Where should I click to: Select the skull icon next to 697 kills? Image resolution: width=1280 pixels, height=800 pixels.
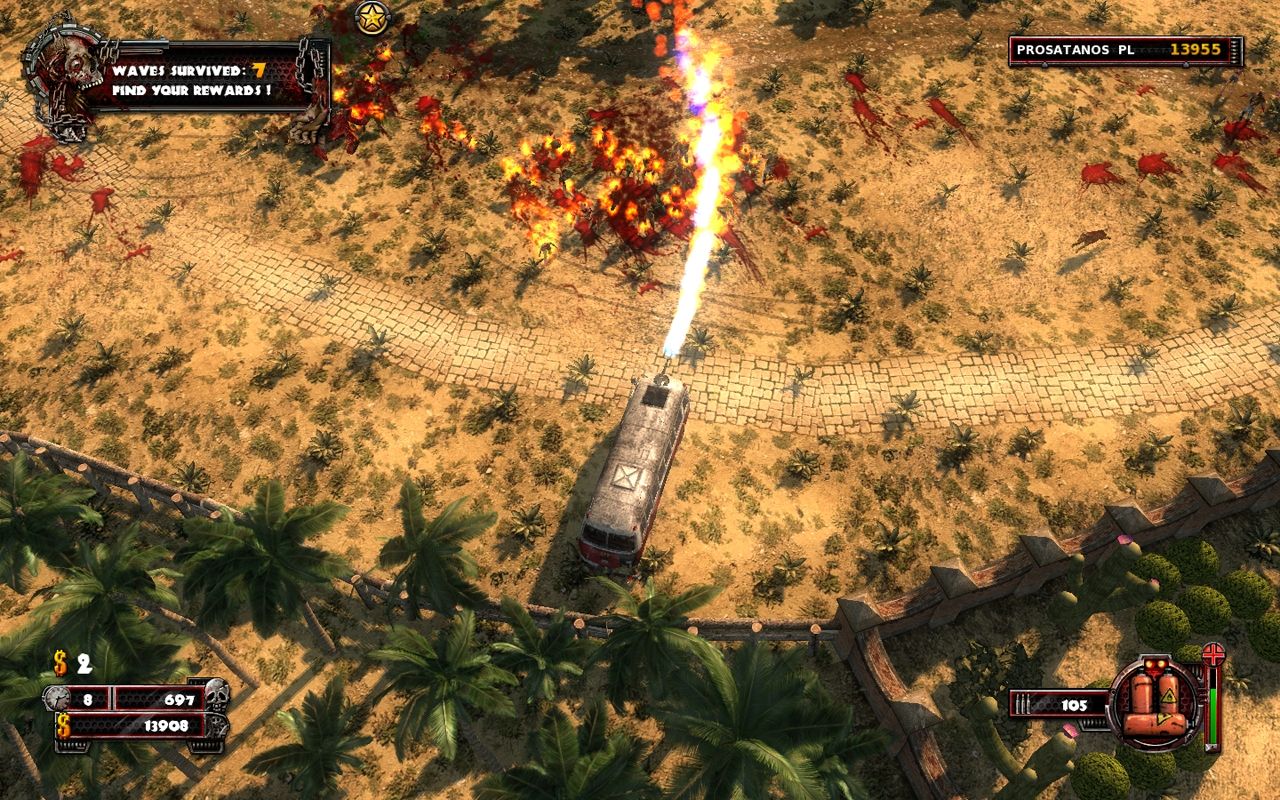(x=217, y=696)
